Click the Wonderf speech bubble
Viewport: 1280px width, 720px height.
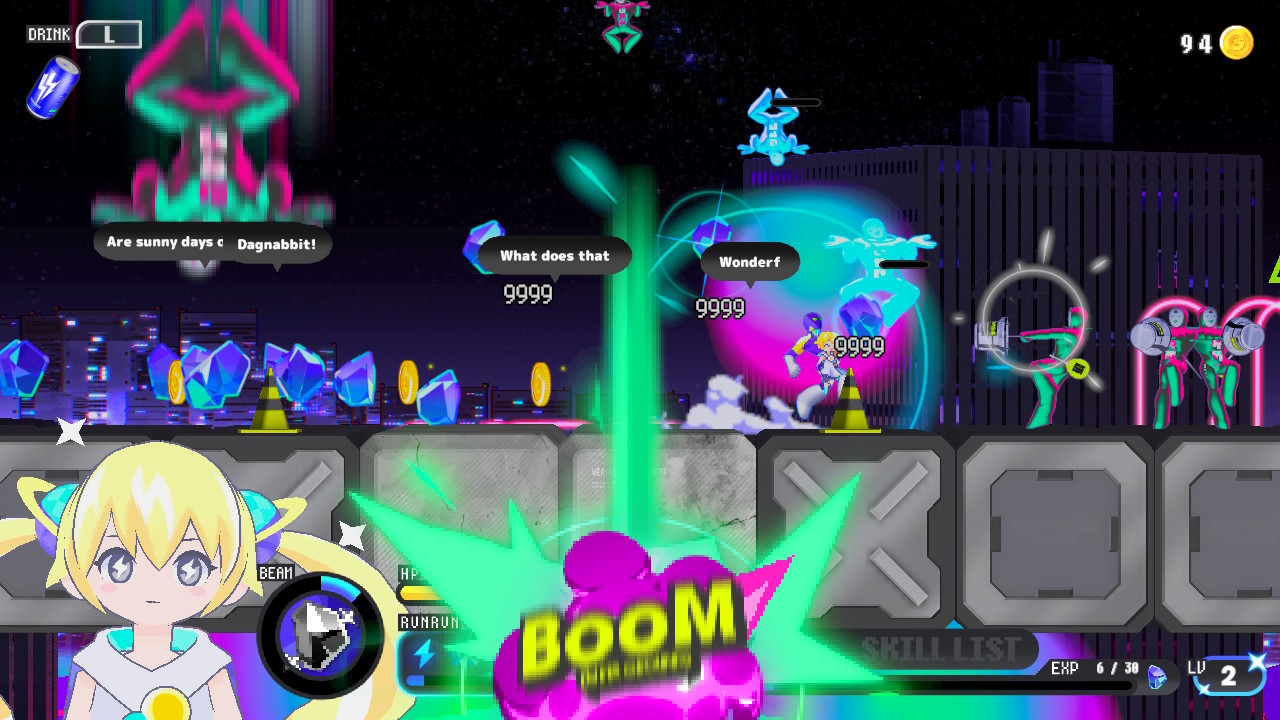(x=751, y=262)
